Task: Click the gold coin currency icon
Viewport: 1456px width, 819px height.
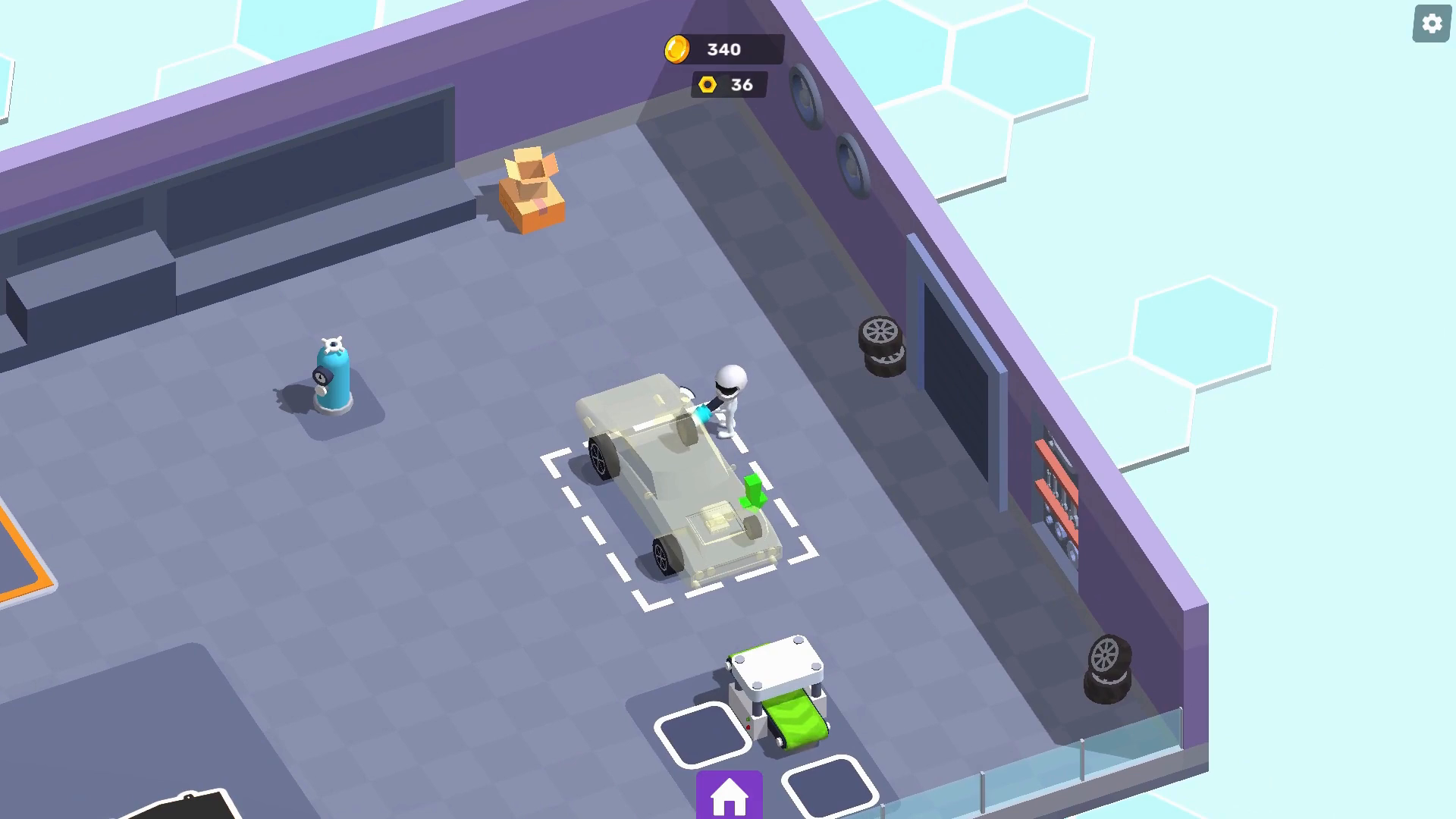Action: pyautogui.click(x=679, y=50)
